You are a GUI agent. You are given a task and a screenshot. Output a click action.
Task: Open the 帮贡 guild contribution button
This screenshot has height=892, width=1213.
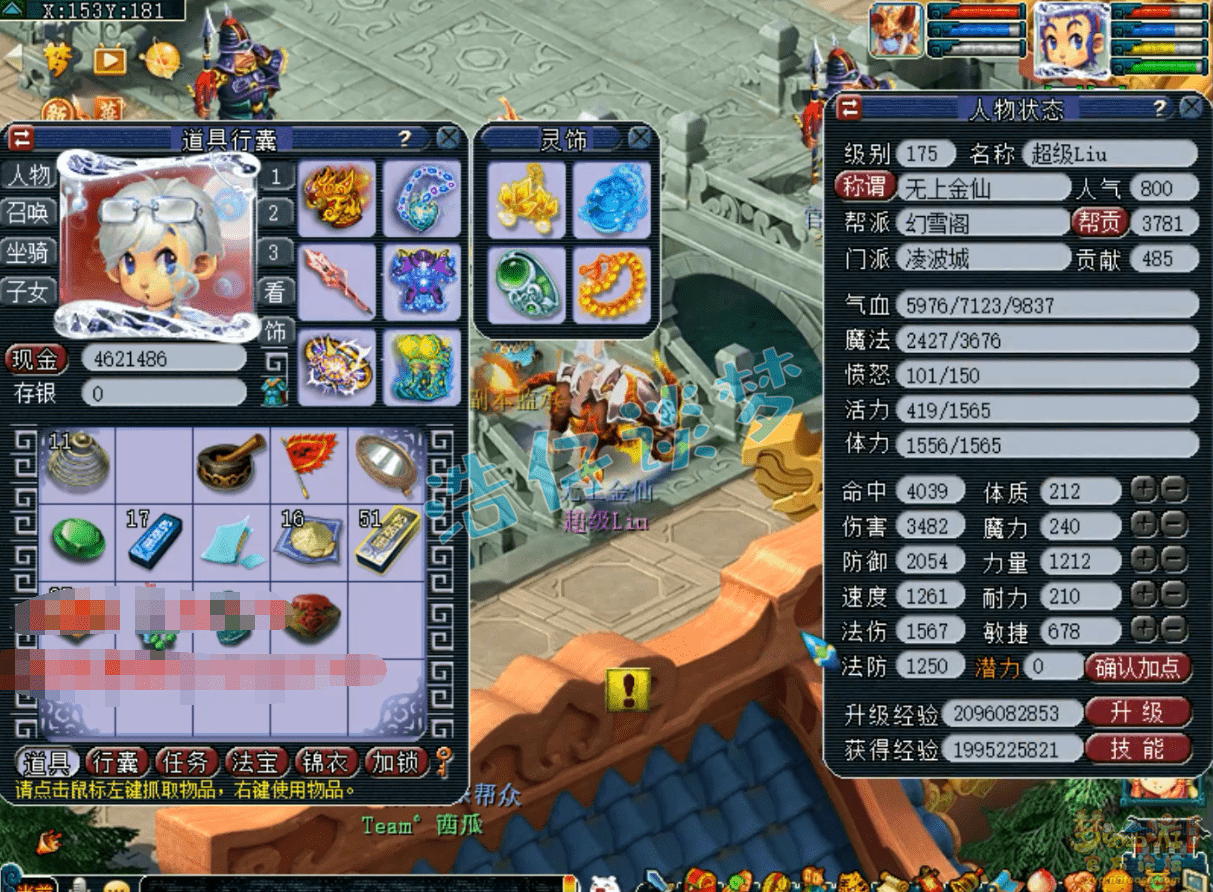[x=1099, y=222]
